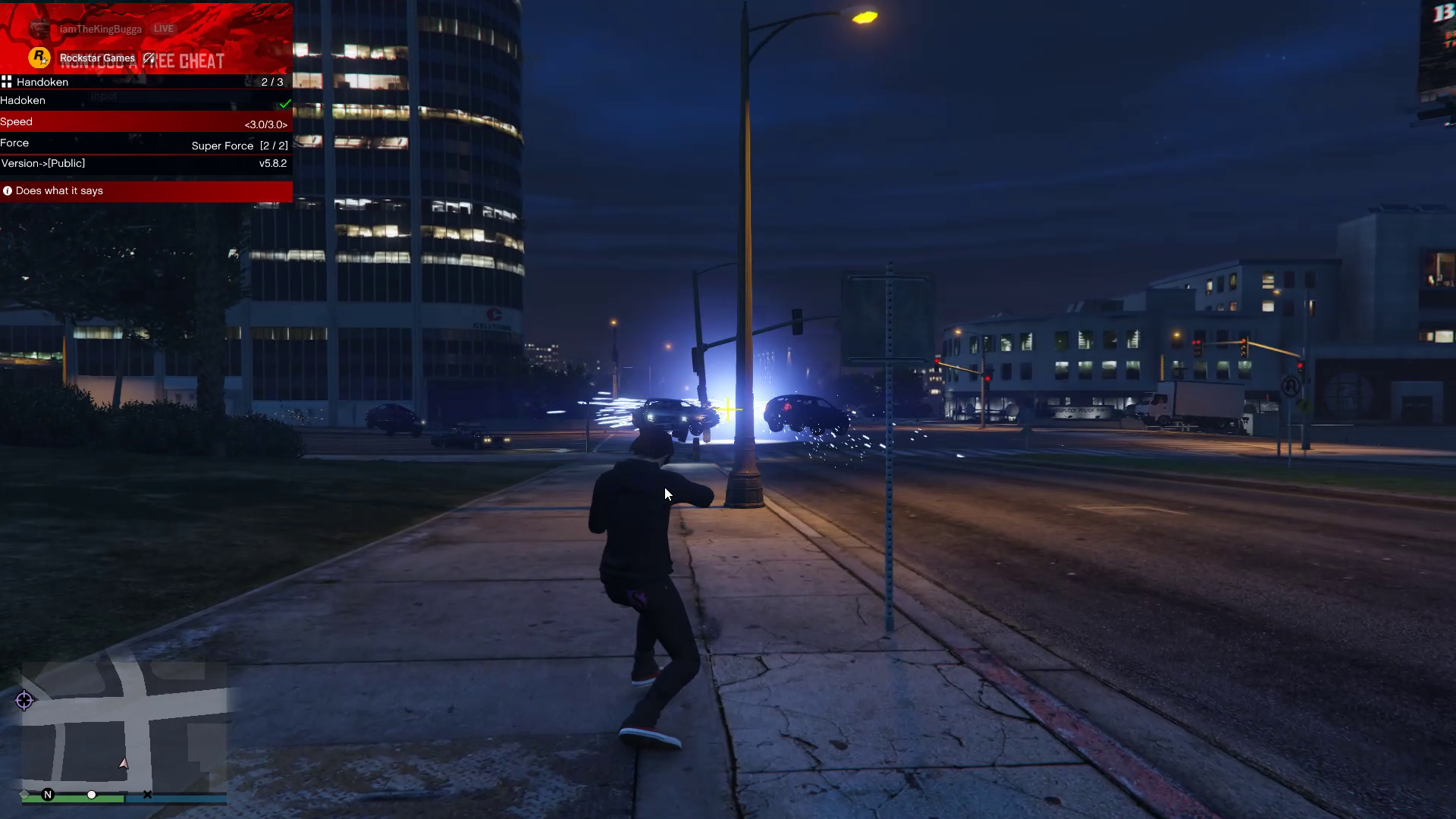Screen dimensions: 1456x819
Task: Click the LIVE status badge
Action: point(163,28)
